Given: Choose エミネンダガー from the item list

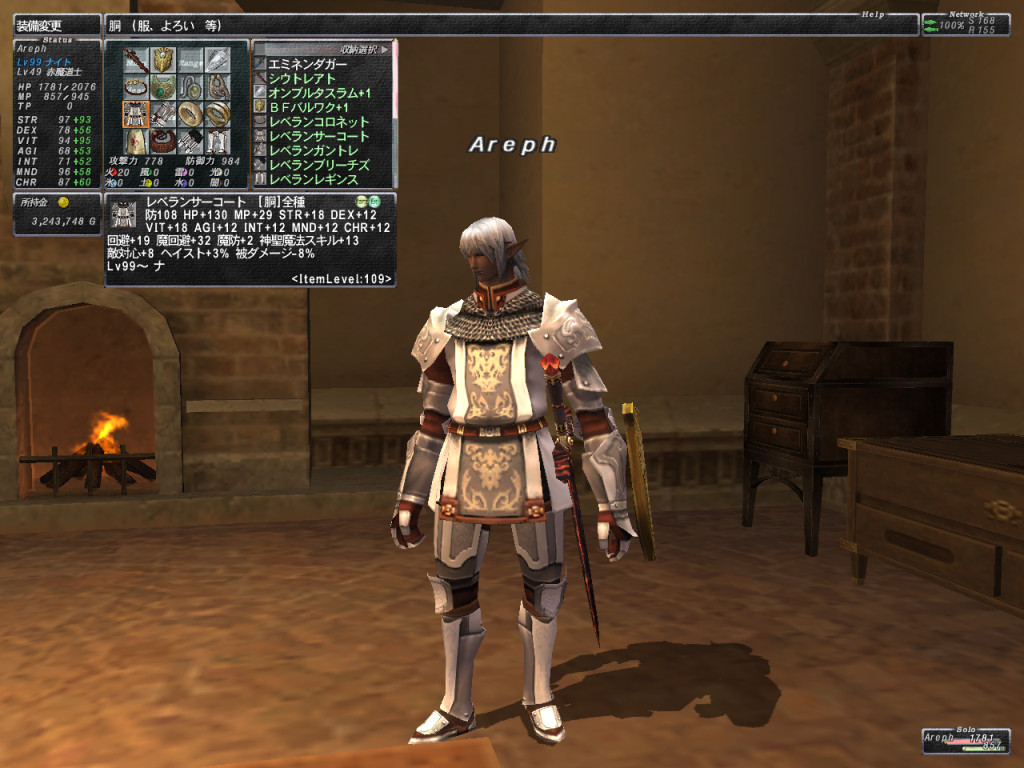Looking at the screenshot, I should pyautogui.click(x=312, y=64).
